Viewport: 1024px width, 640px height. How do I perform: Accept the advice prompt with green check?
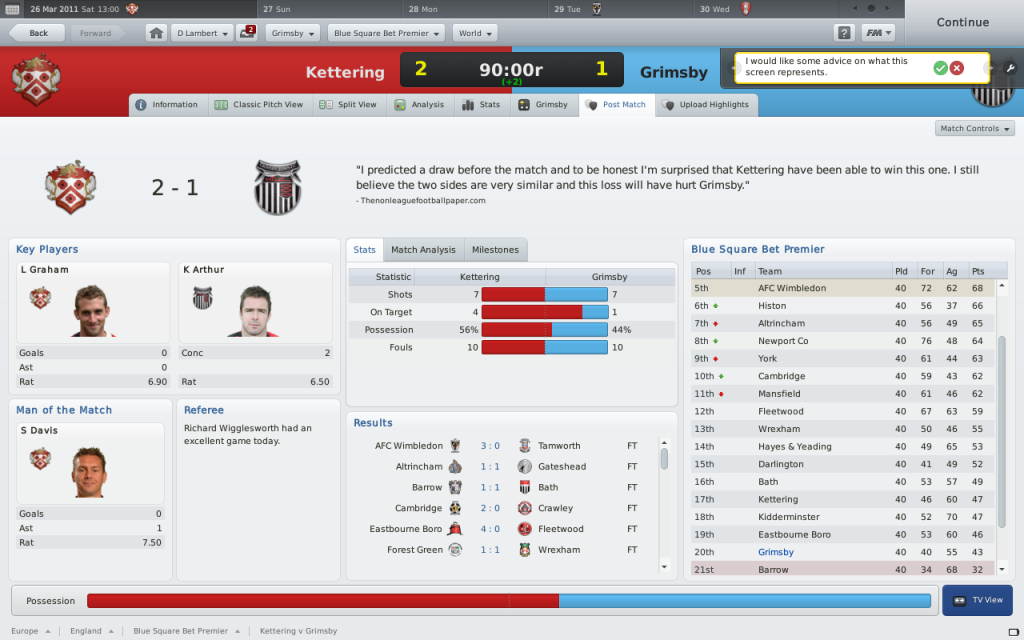940,67
